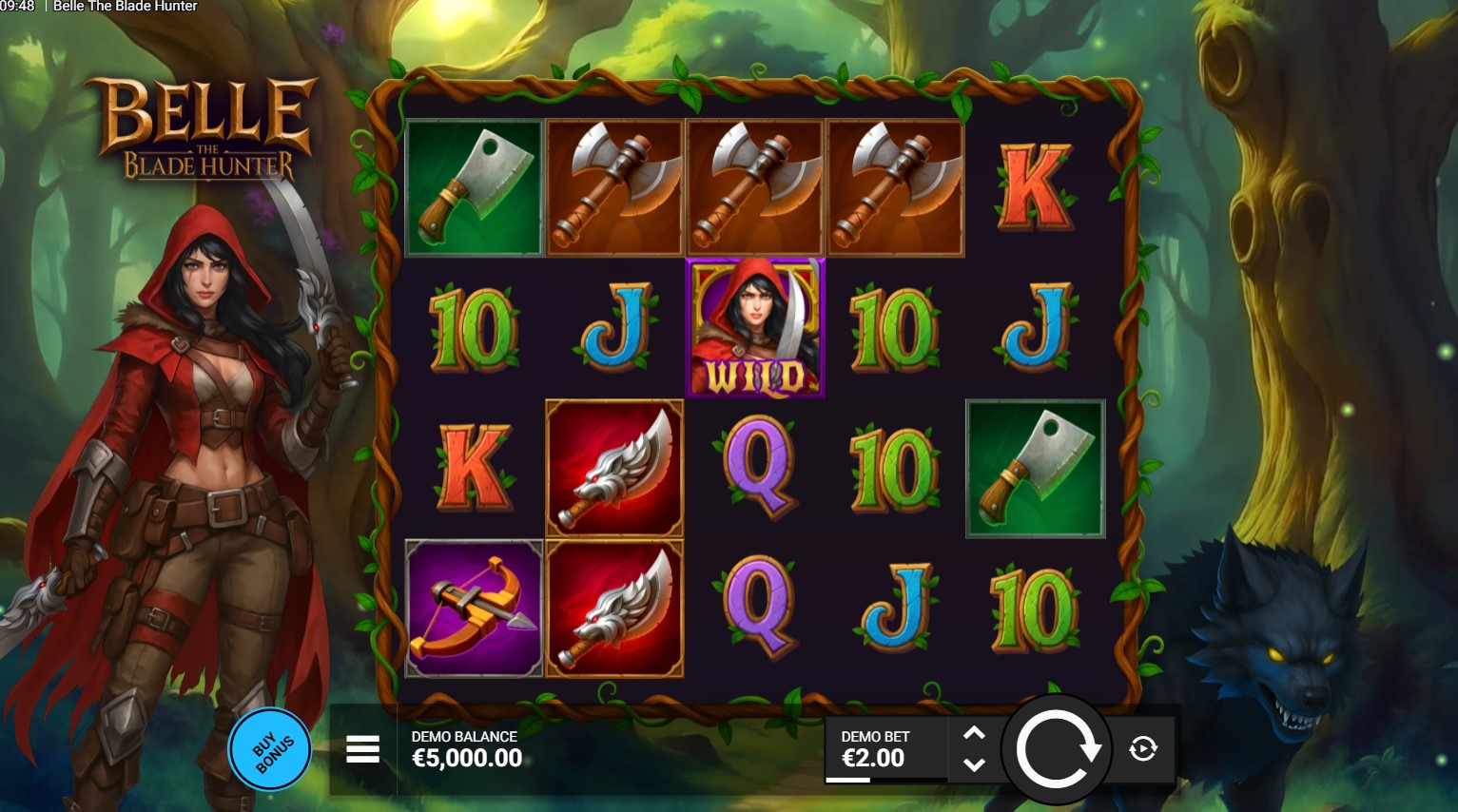Open the hamburger menu
1458x812 pixels.
362,749
